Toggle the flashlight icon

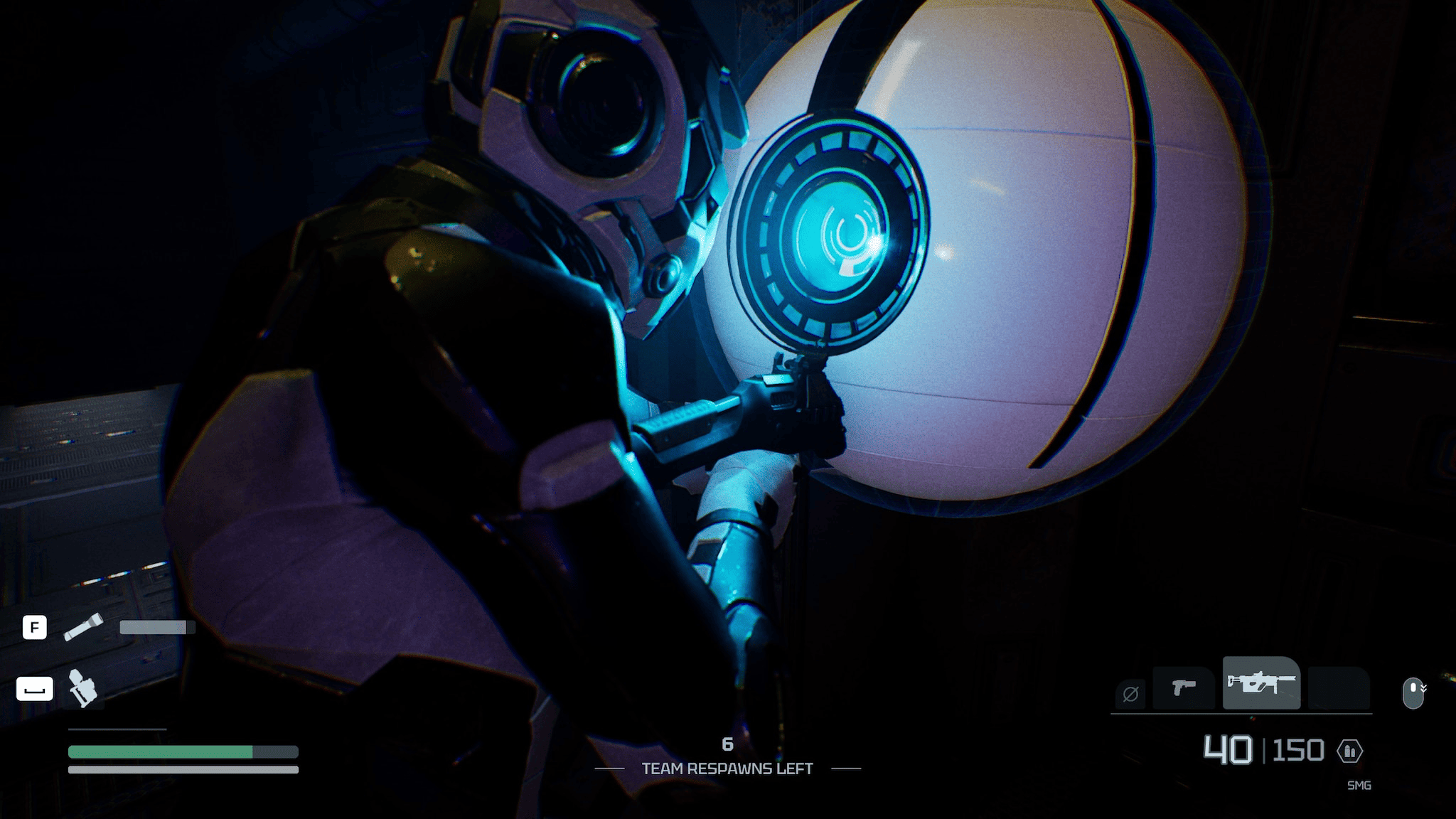83,627
